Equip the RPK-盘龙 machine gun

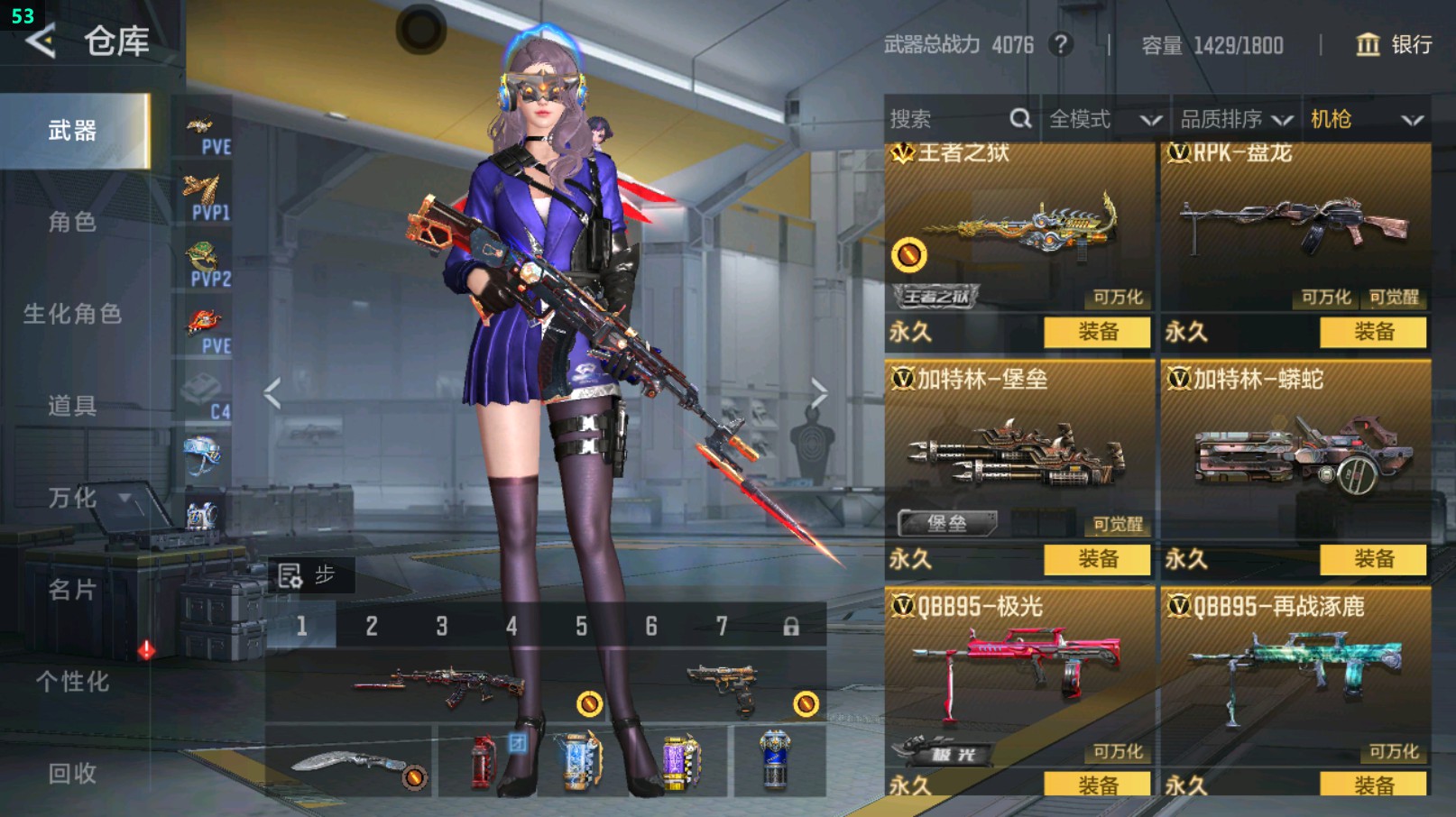point(1373,332)
